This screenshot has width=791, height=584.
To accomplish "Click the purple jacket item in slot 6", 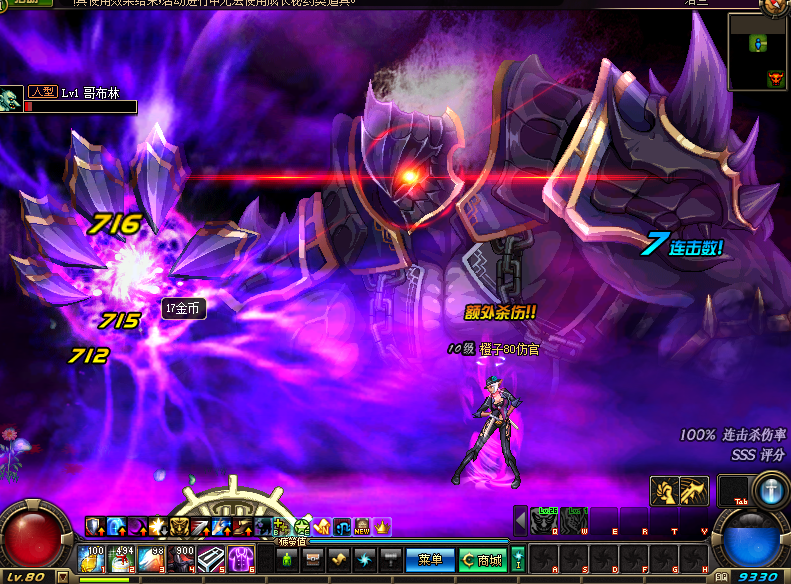I will tap(241, 558).
